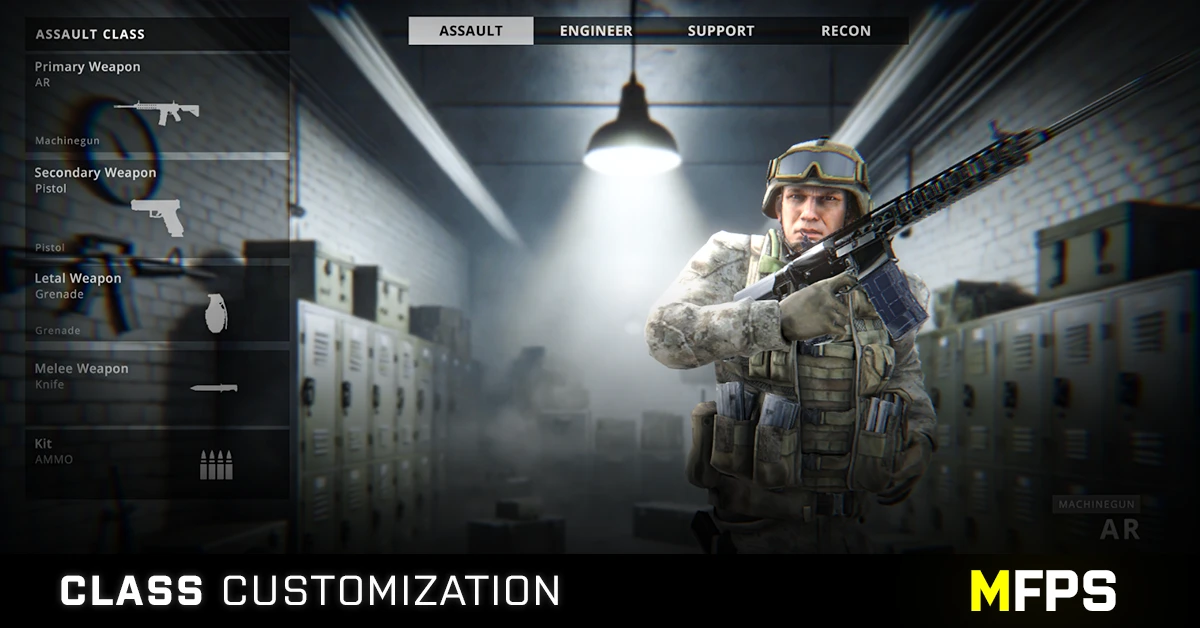Select the Secondary Weapon Pistol slot
1200x628 pixels.
tap(157, 209)
